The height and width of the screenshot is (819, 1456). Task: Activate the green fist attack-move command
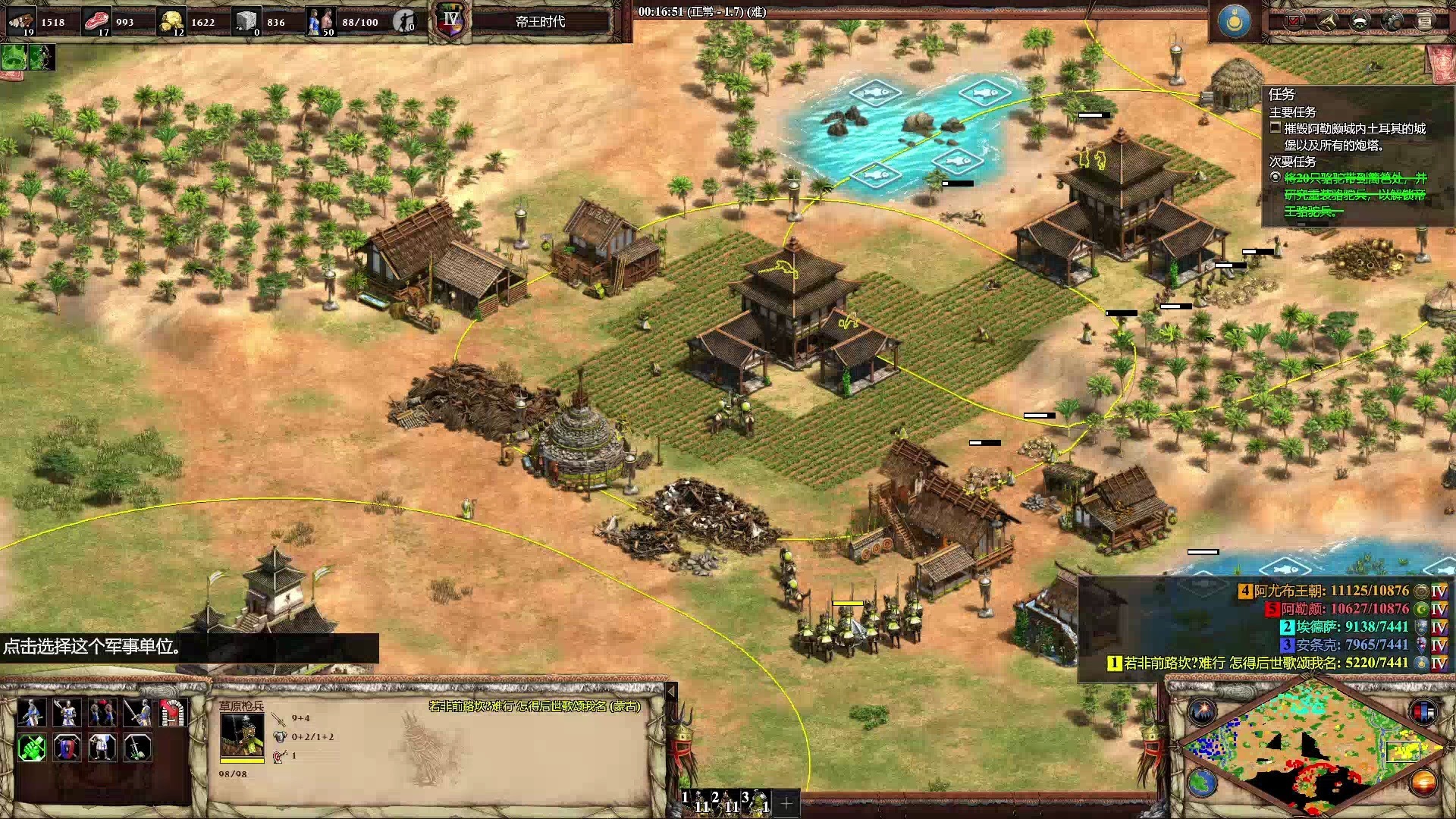pos(31,748)
